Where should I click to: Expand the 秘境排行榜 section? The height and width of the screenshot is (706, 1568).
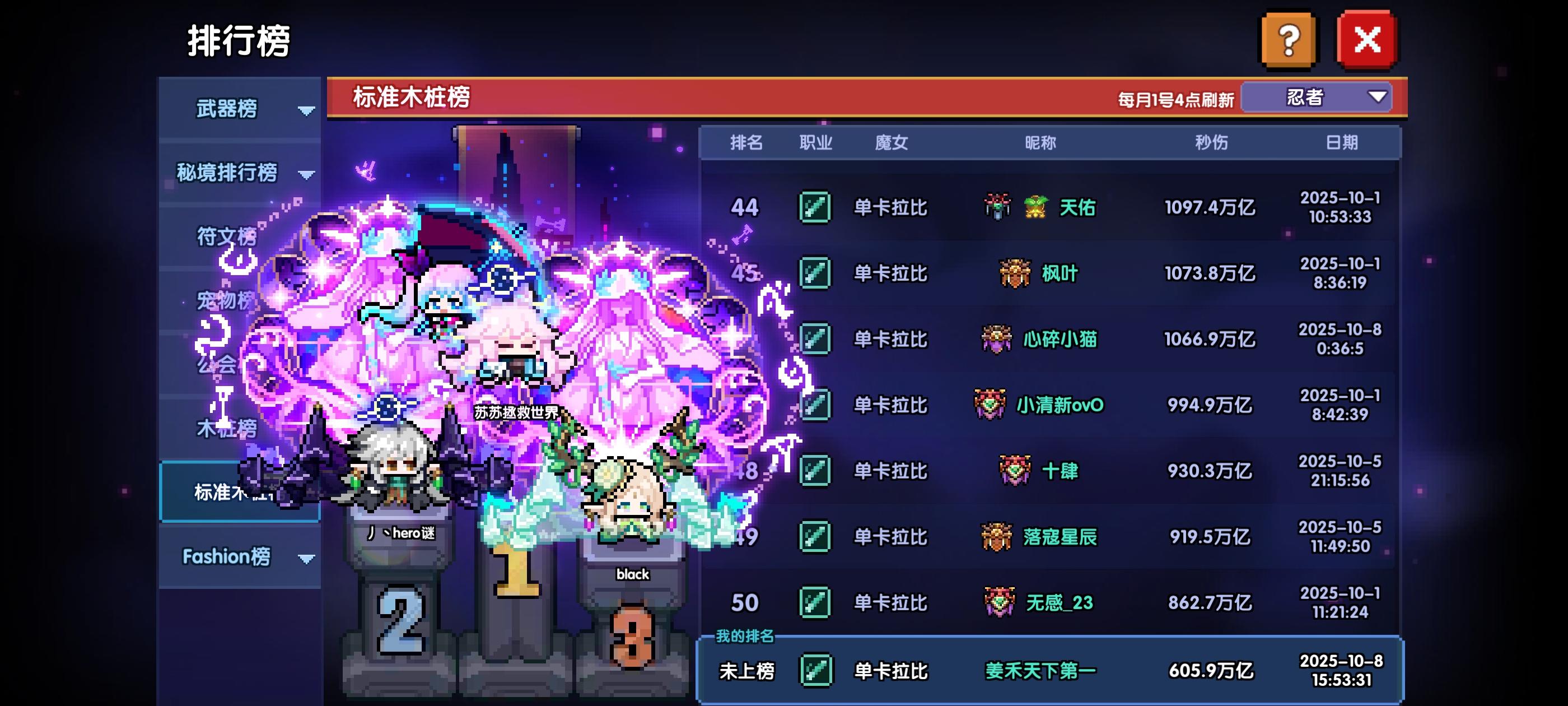click(x=307, y=174)
